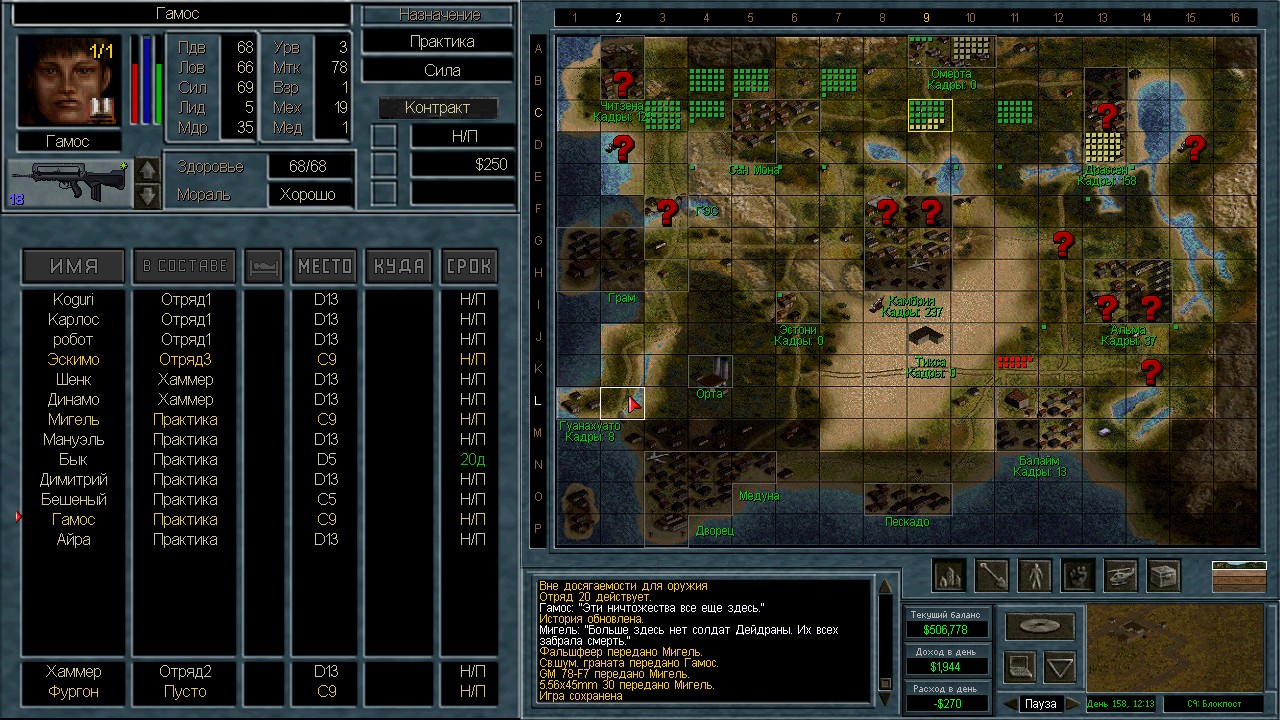Choose Хаммер in the vehicle list
1280x720 pixels.
73,672
